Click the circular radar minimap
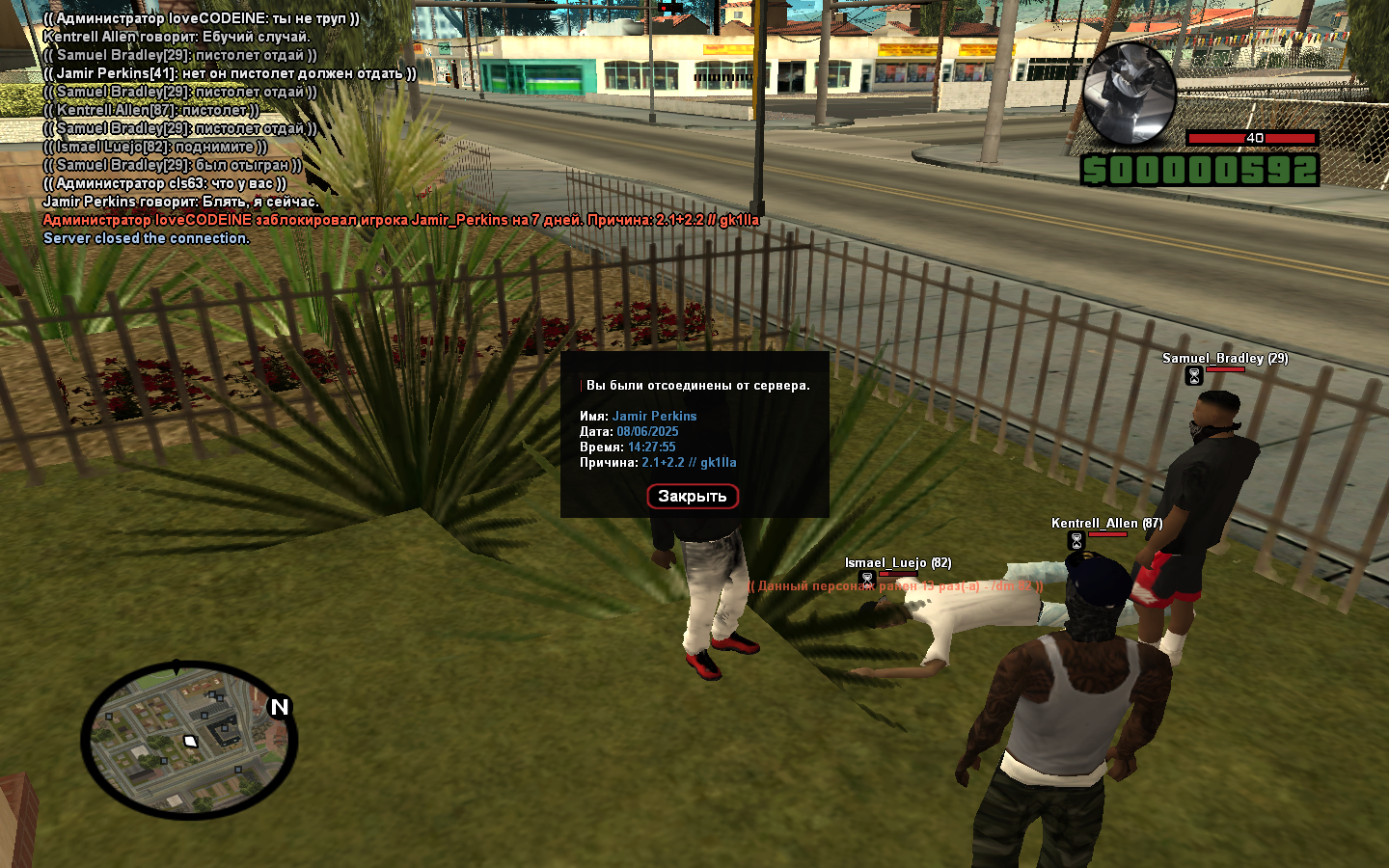 (x=189, y=740)
